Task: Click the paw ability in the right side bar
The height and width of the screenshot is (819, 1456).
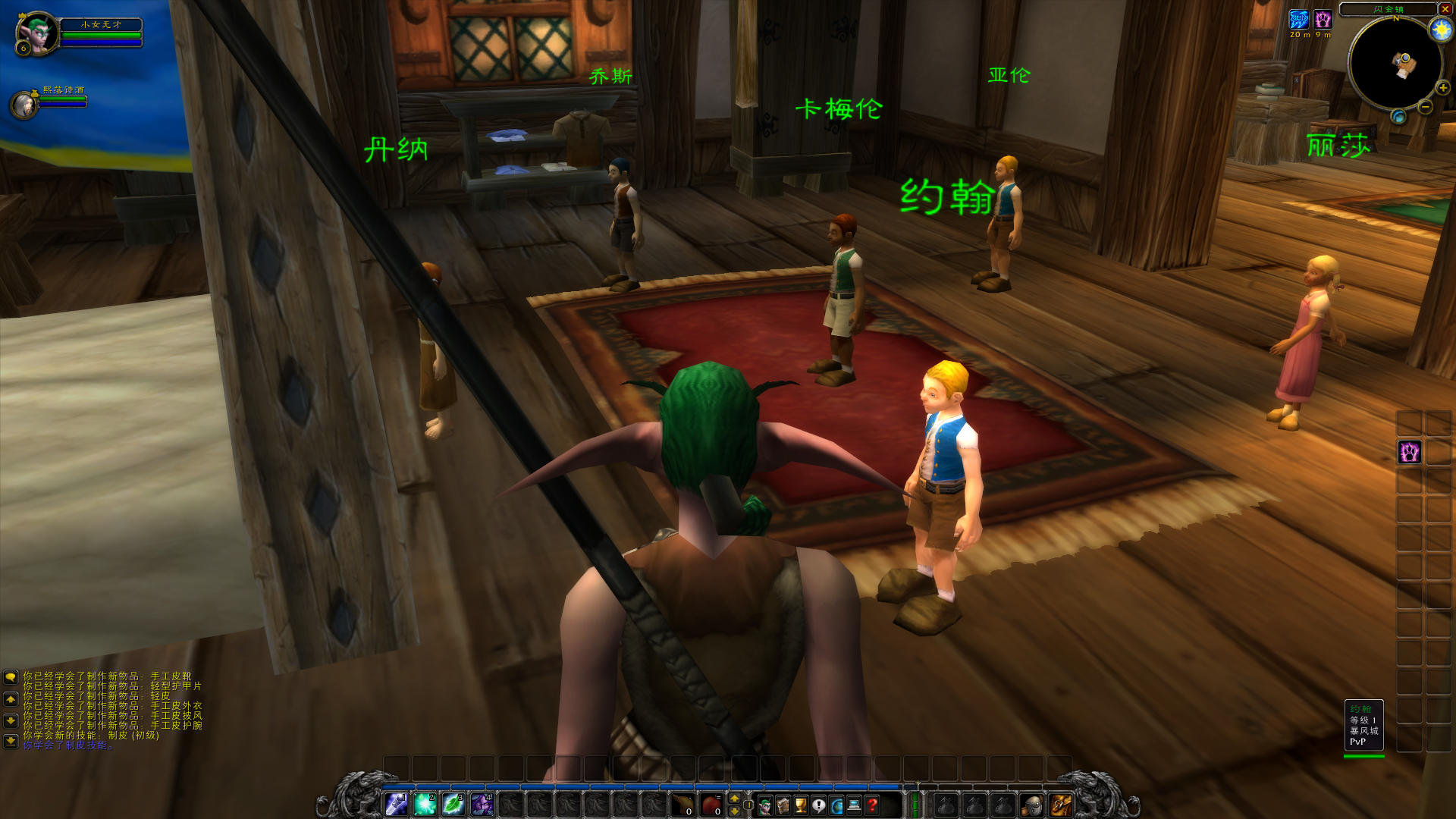Action: [x=1409, y=452]
